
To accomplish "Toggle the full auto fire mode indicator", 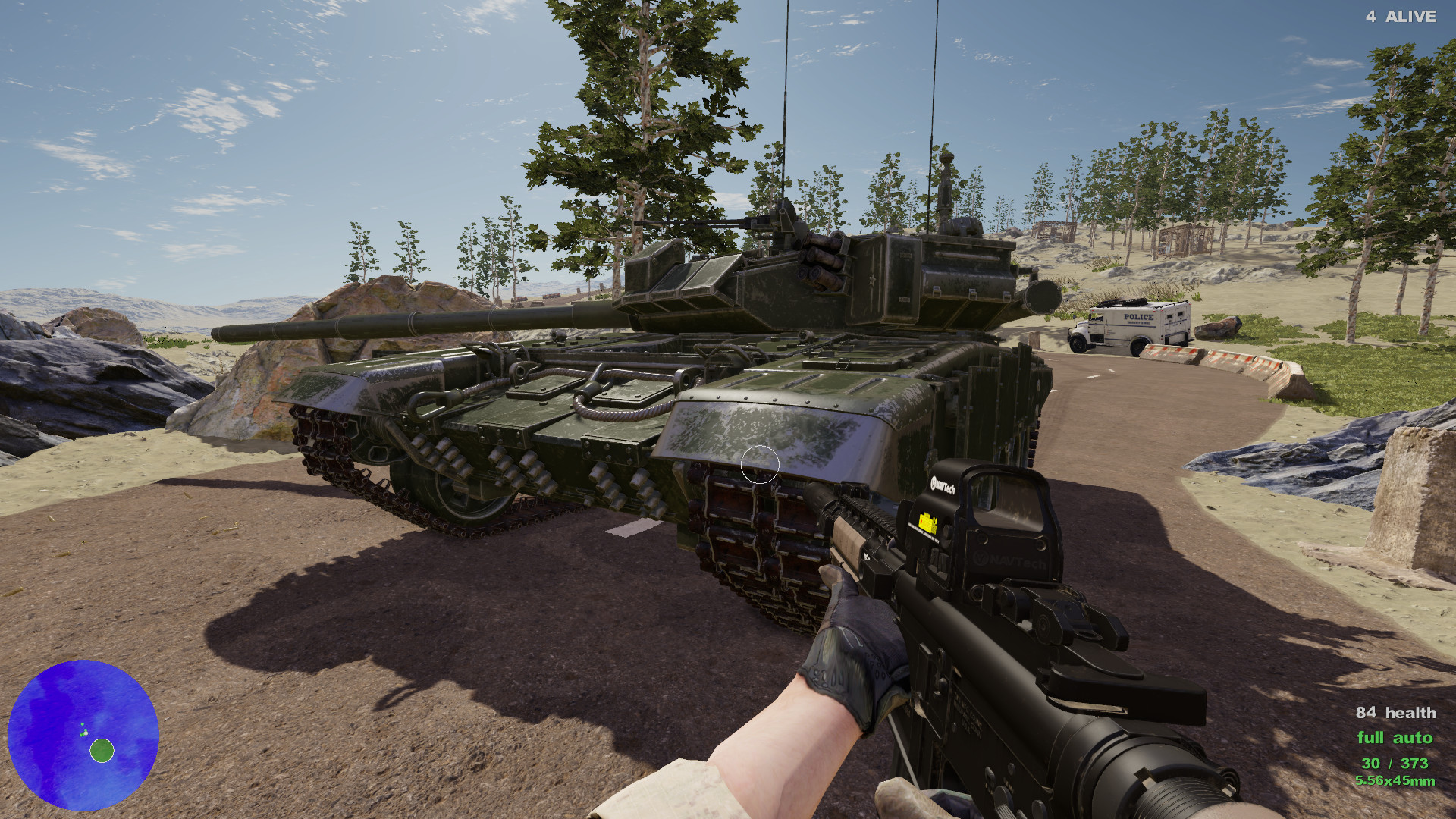I will coord(1395,737).
